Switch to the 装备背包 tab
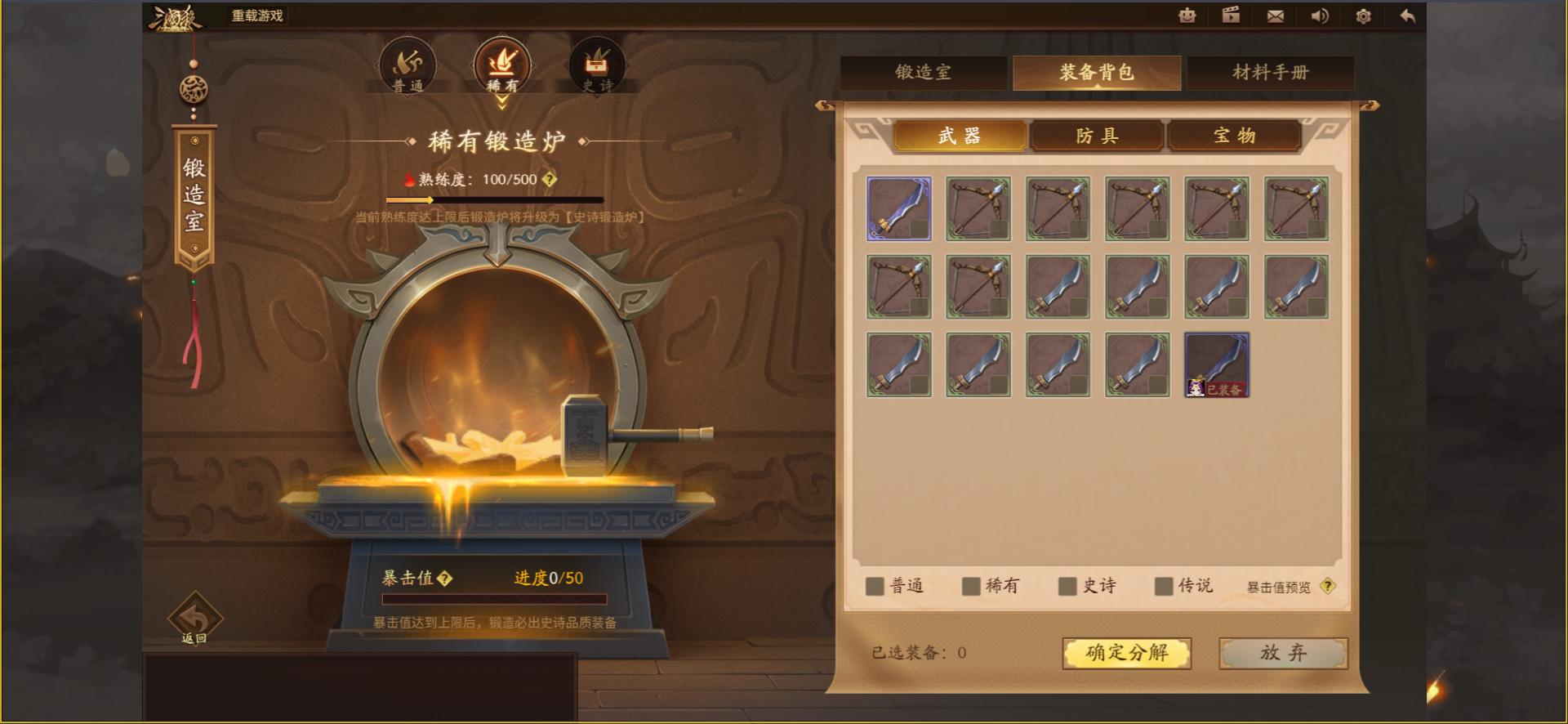This screenshot has height=724, width=1568. 1095,73
